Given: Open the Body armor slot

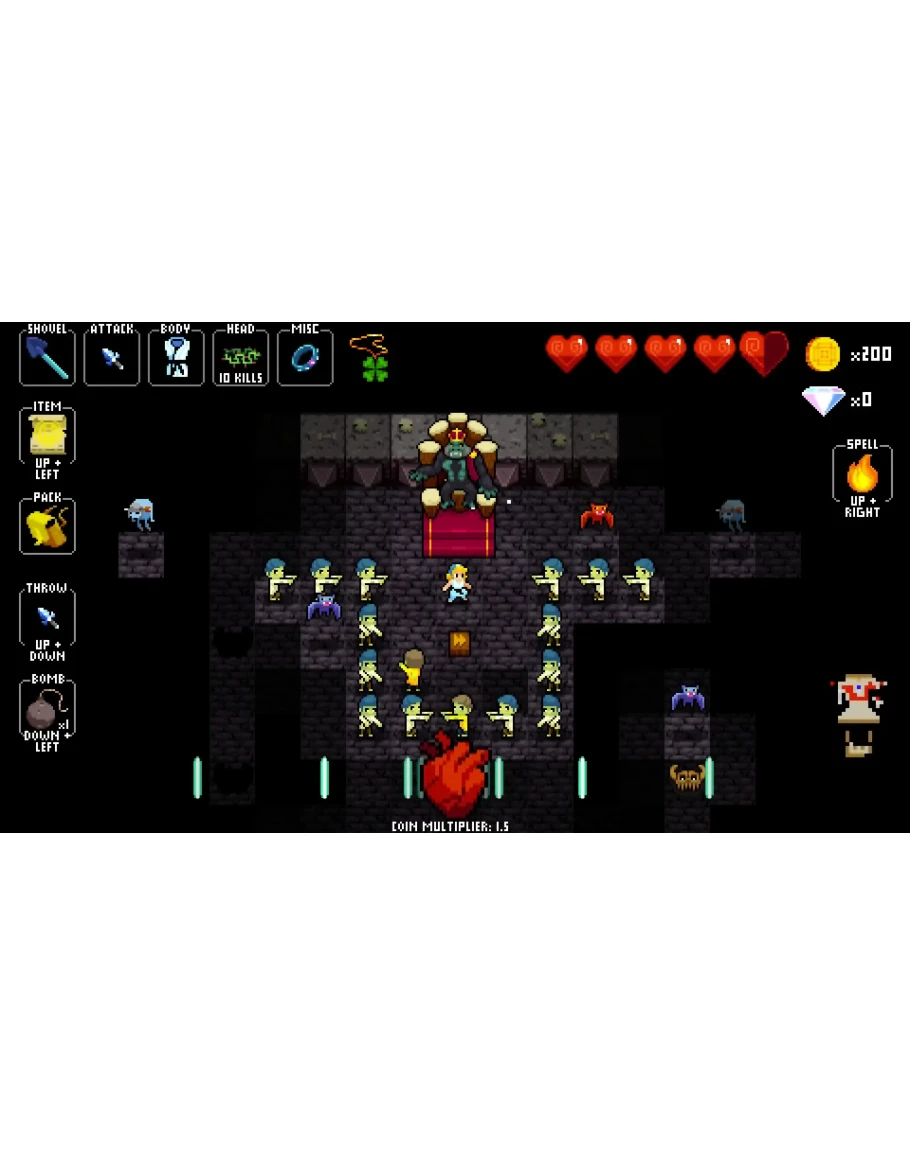Looking at the screenshot, I should pos(176,356).
